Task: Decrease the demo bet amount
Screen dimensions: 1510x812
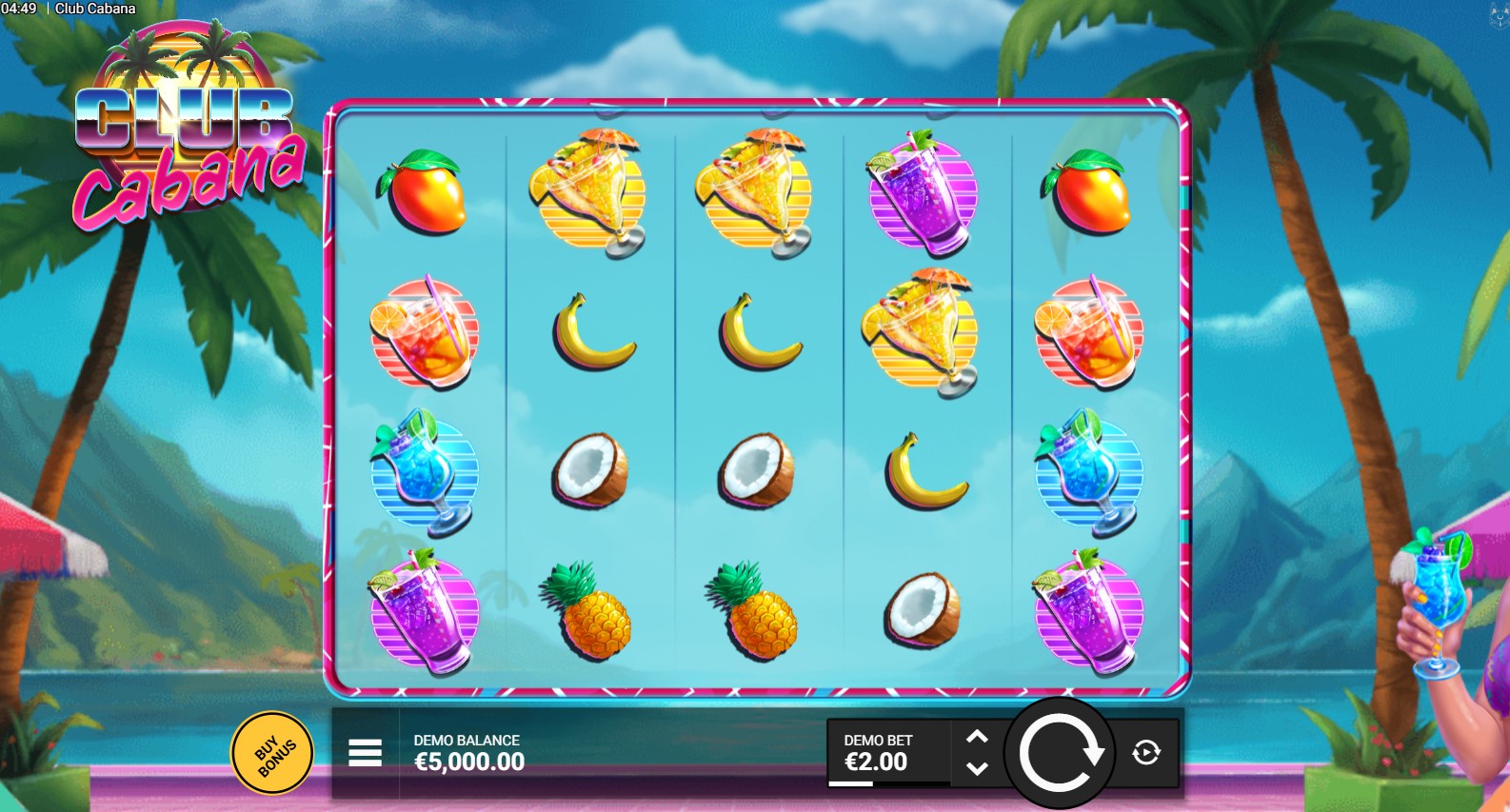Action: click(977, 768)
